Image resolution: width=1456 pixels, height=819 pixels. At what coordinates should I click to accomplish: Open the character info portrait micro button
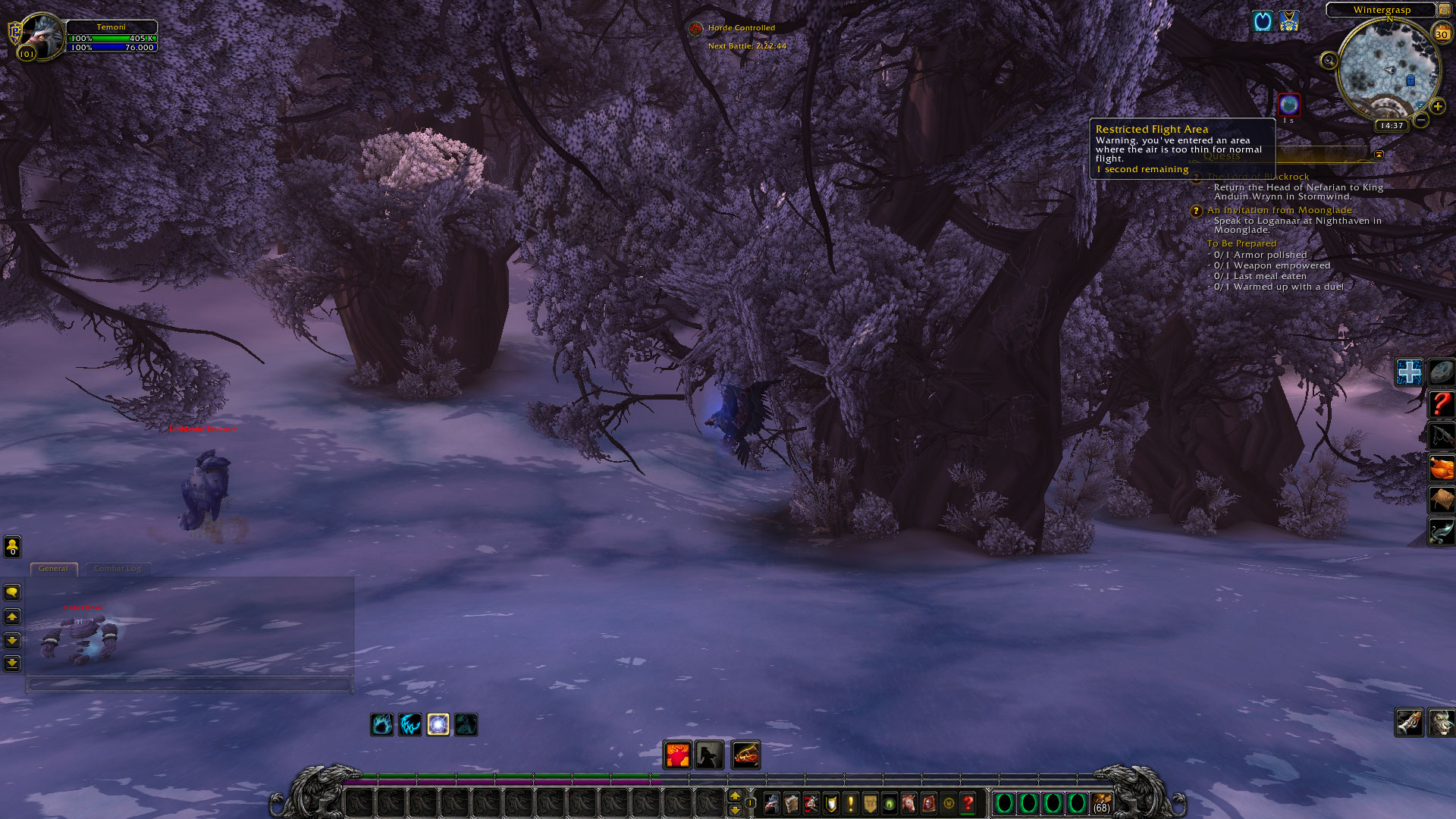[x=771, y=803]
